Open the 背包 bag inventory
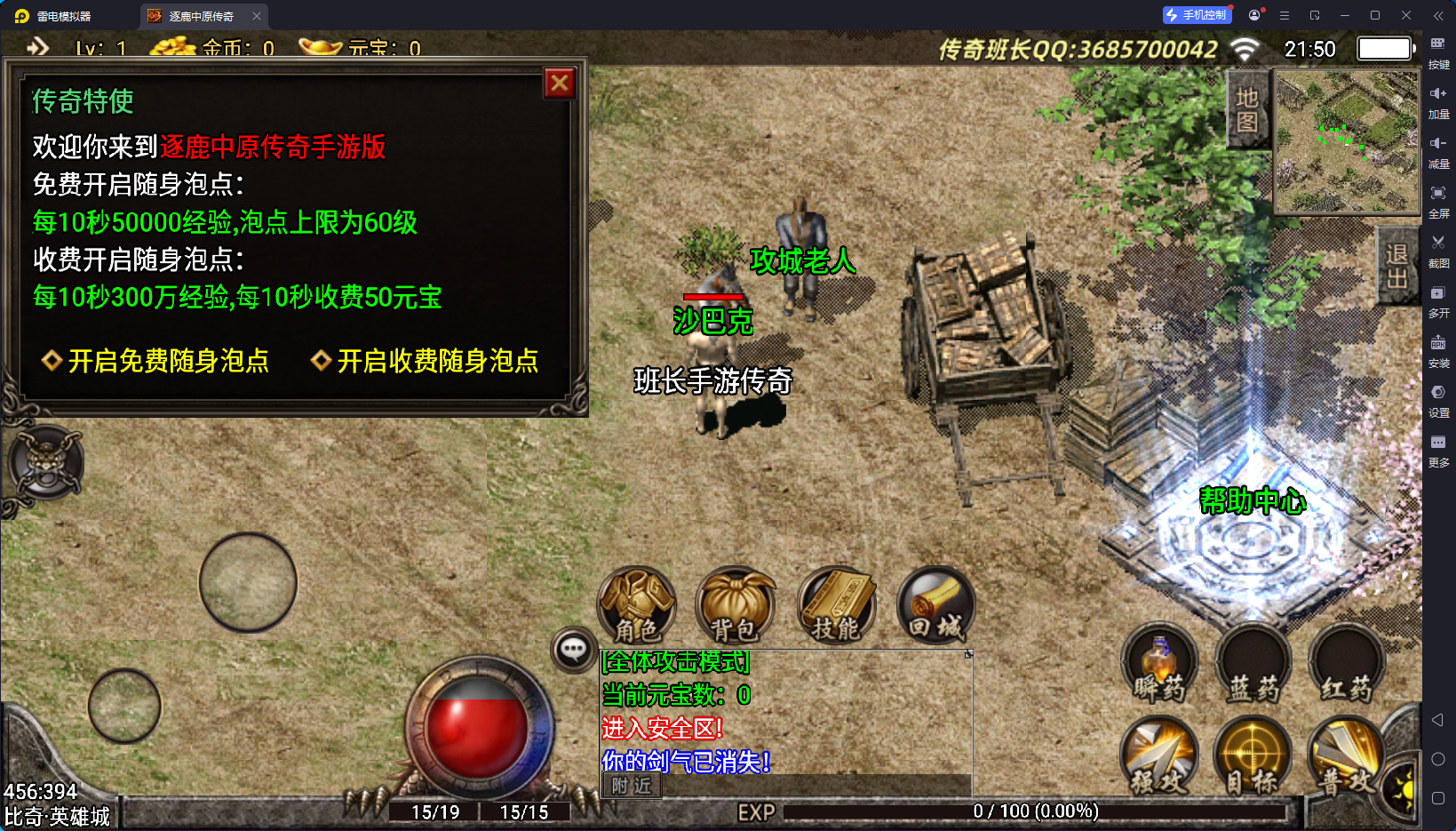1456x831 pixels. [735, 606]
